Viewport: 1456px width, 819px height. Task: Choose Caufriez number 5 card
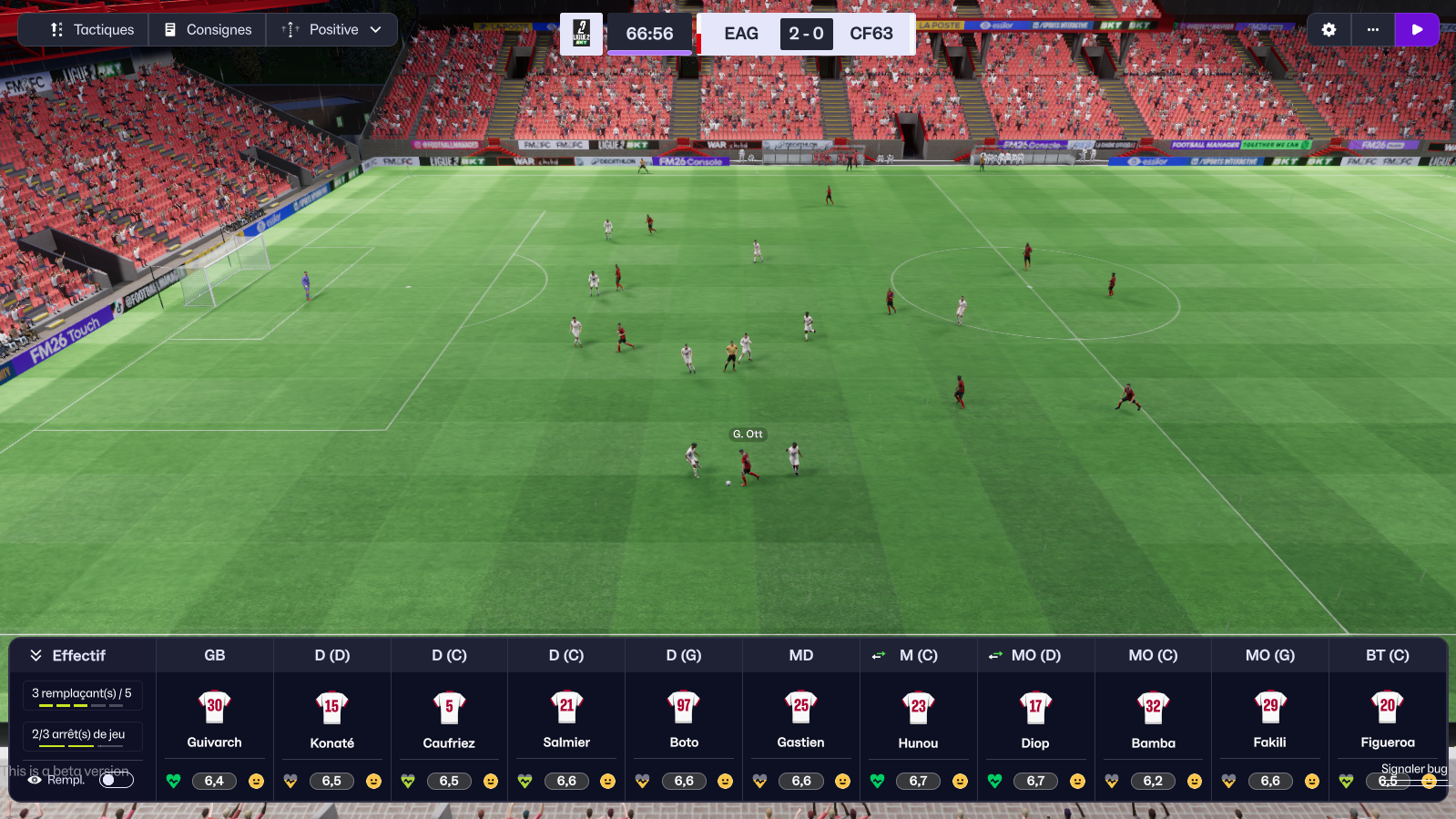[449, 719]
